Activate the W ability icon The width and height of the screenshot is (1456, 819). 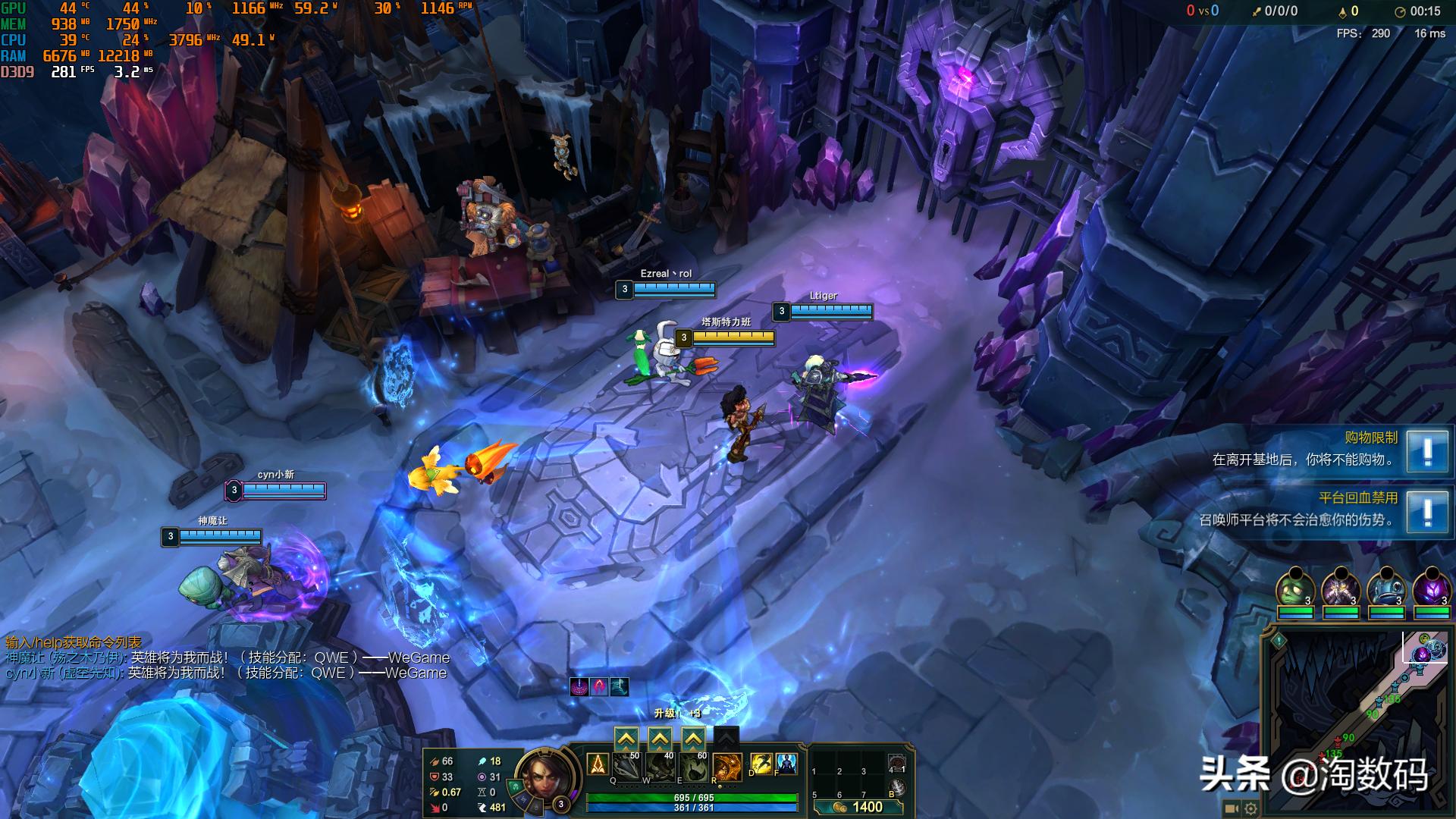(x=660, y=767)
